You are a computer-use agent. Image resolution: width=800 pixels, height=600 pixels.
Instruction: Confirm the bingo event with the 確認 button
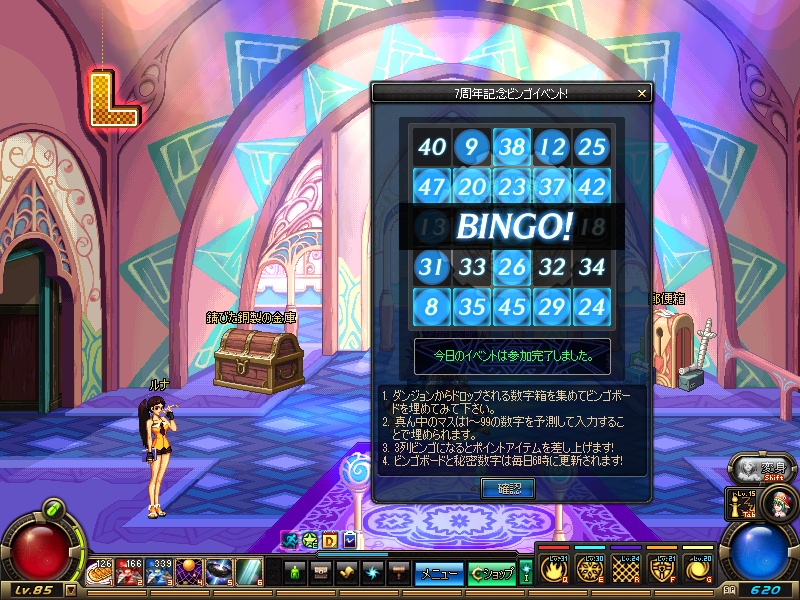509,488
